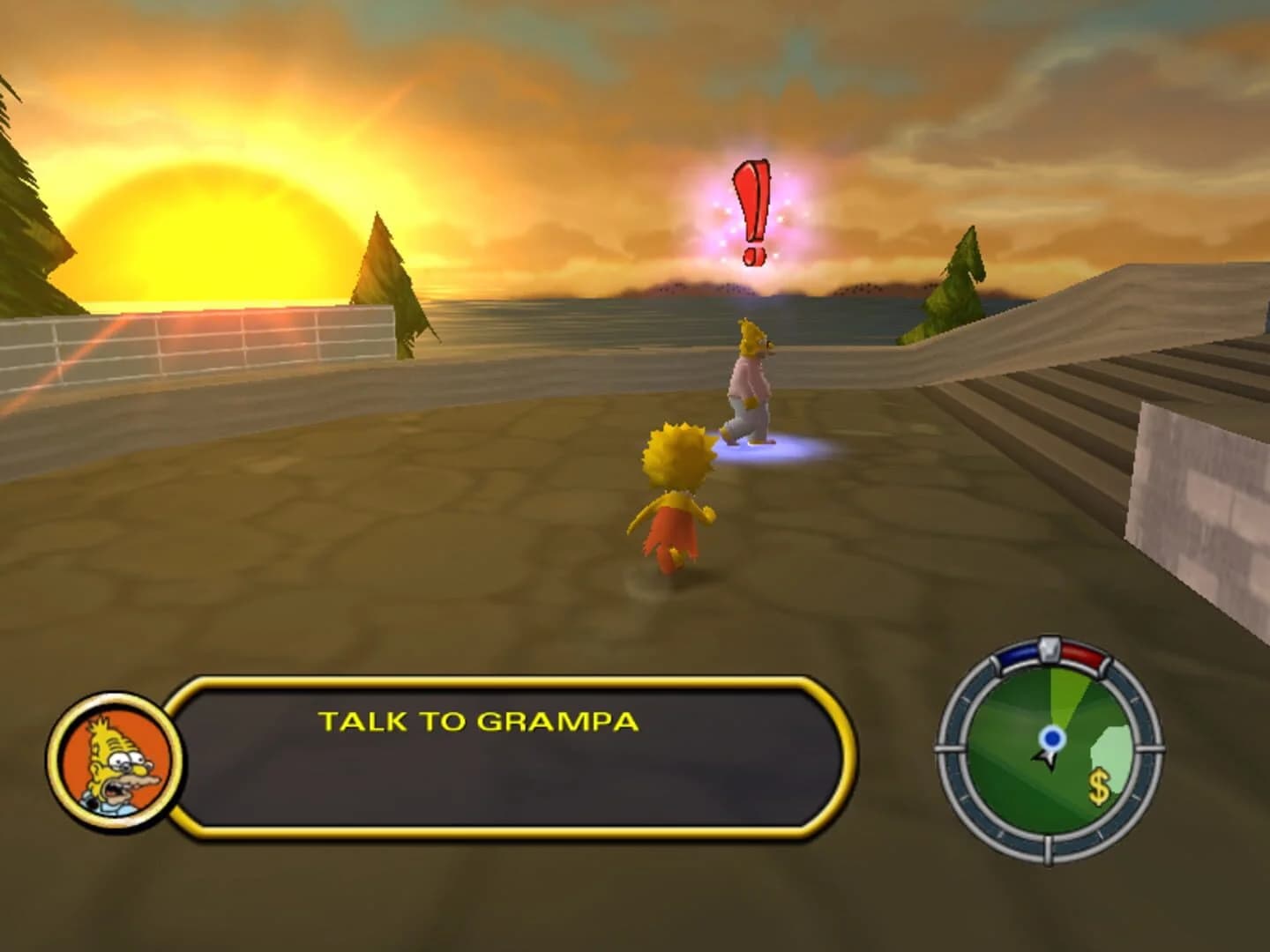Image resolution: width=1270 pixels, height=952 pixels.
Task: Click the north indicator atop the compass
Action: pos(1048,651)
